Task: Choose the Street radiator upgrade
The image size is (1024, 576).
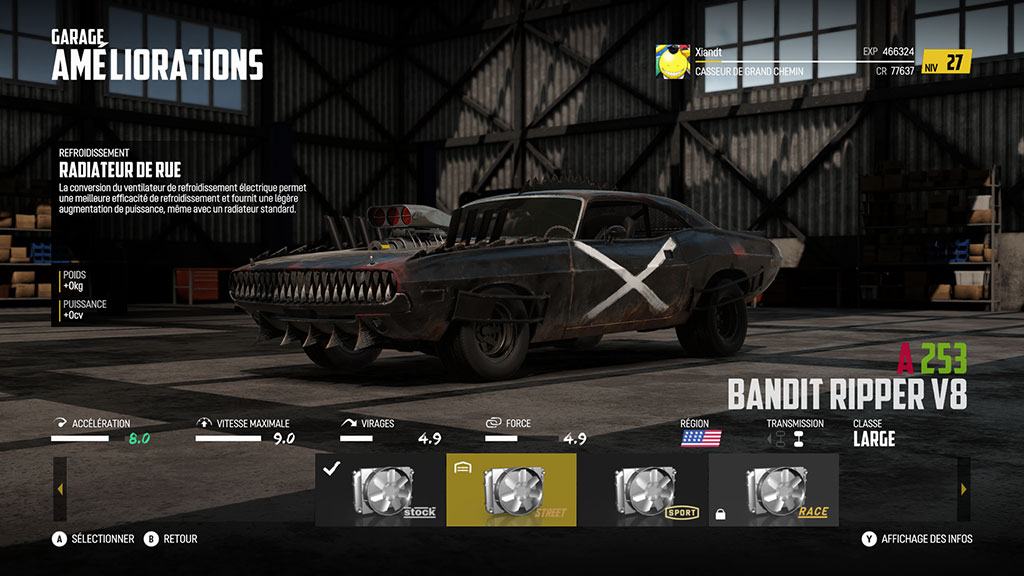Action: 511,490
